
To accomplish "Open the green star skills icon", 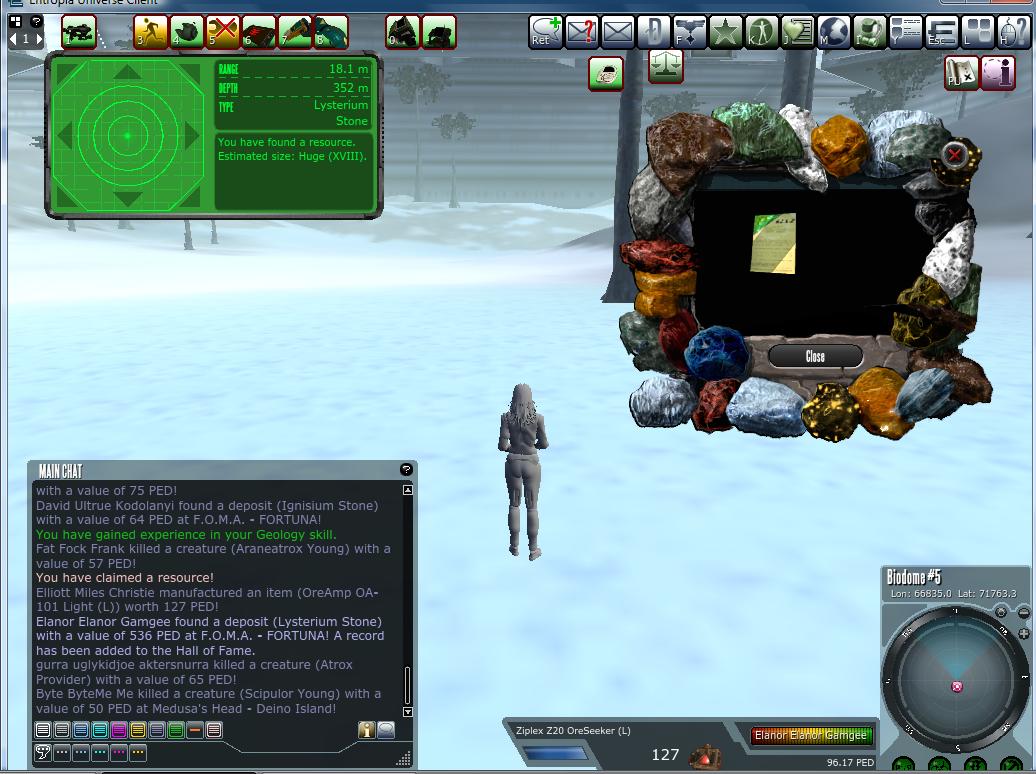I will coord(725,32).
